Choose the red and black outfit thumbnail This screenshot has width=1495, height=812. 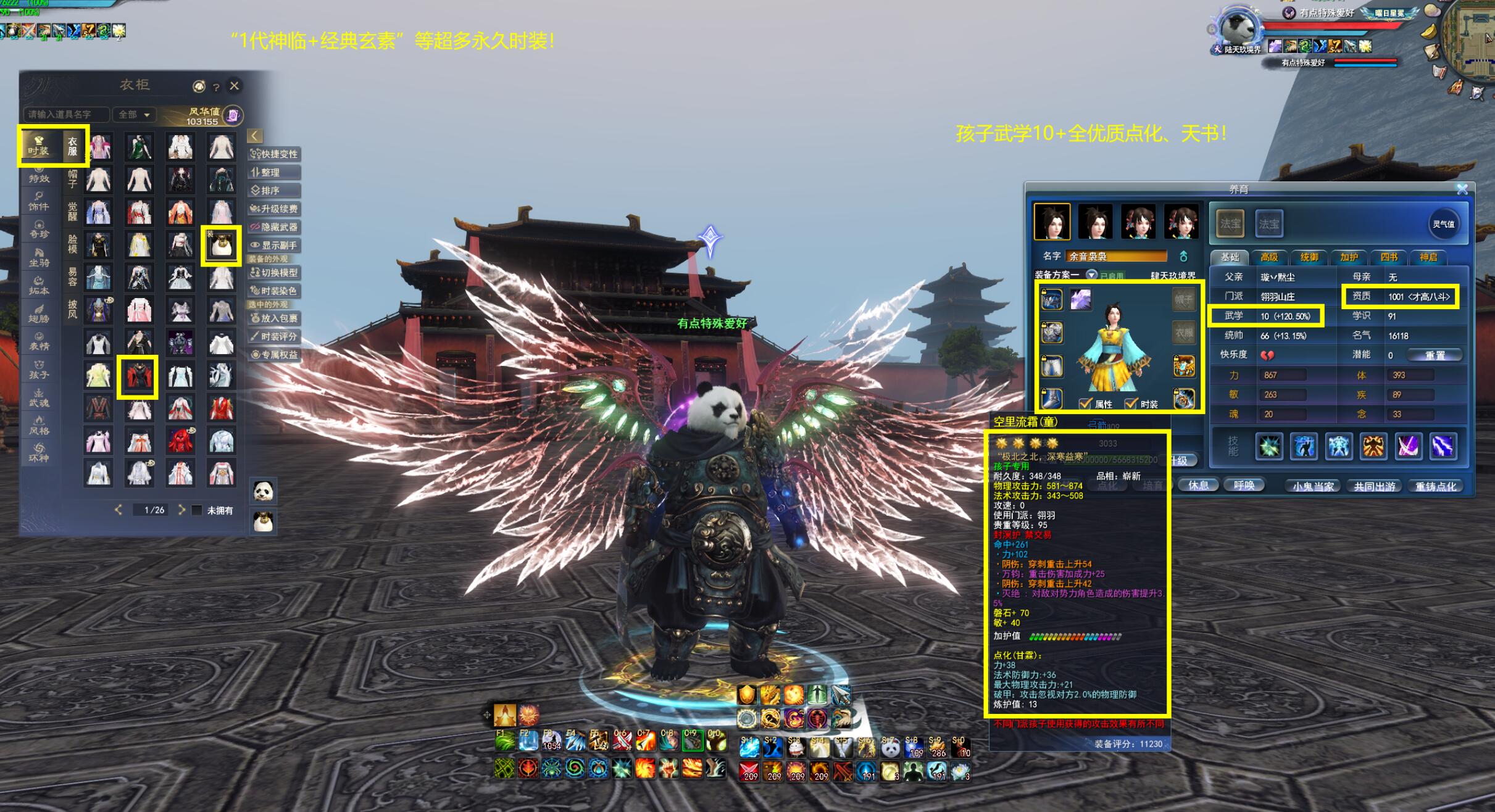point(138,376)
